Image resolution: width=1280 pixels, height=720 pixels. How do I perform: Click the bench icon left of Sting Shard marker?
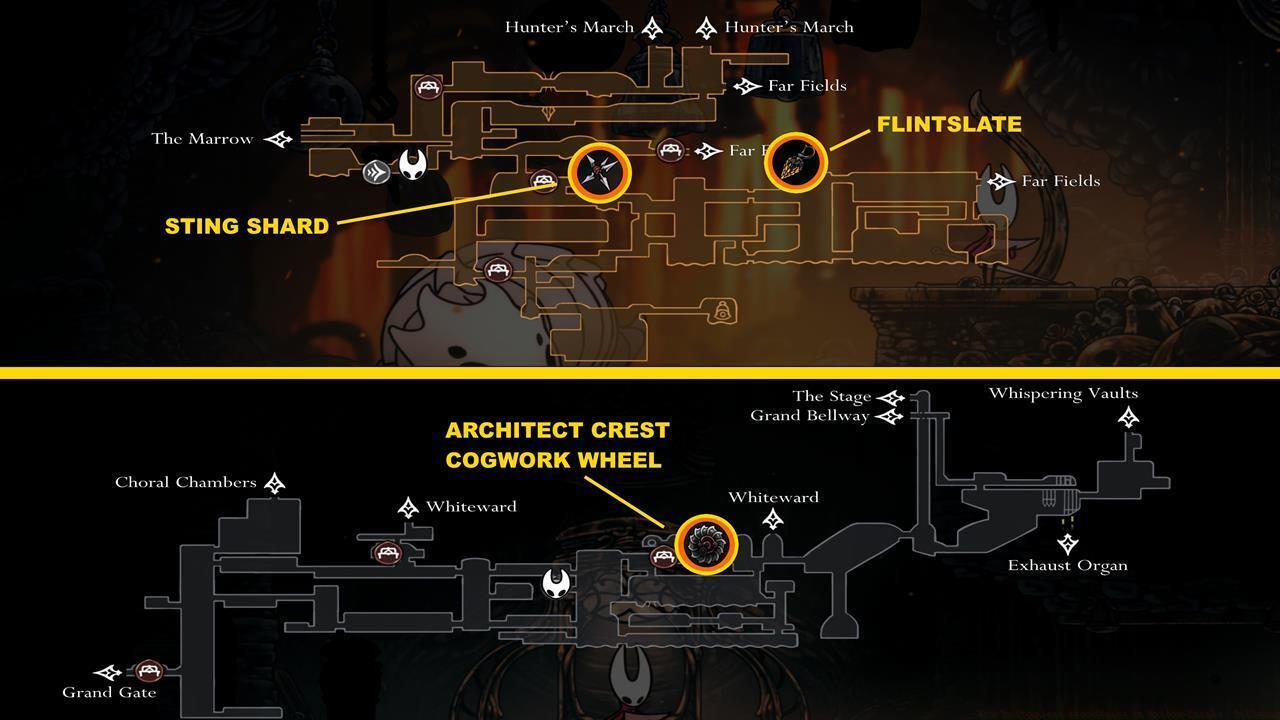541,180
